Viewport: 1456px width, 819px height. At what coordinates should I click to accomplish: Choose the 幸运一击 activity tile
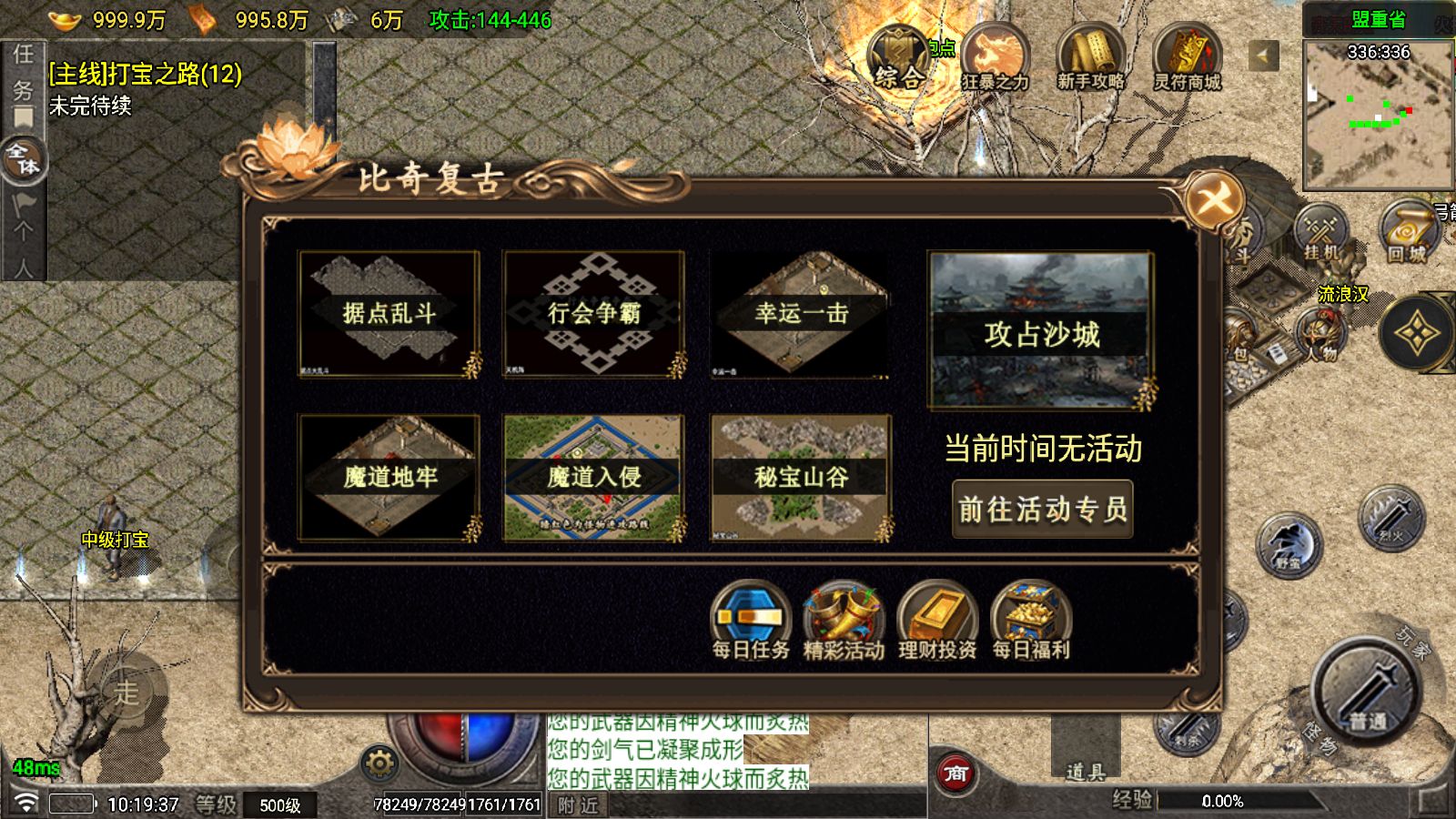tap(800, 314)
